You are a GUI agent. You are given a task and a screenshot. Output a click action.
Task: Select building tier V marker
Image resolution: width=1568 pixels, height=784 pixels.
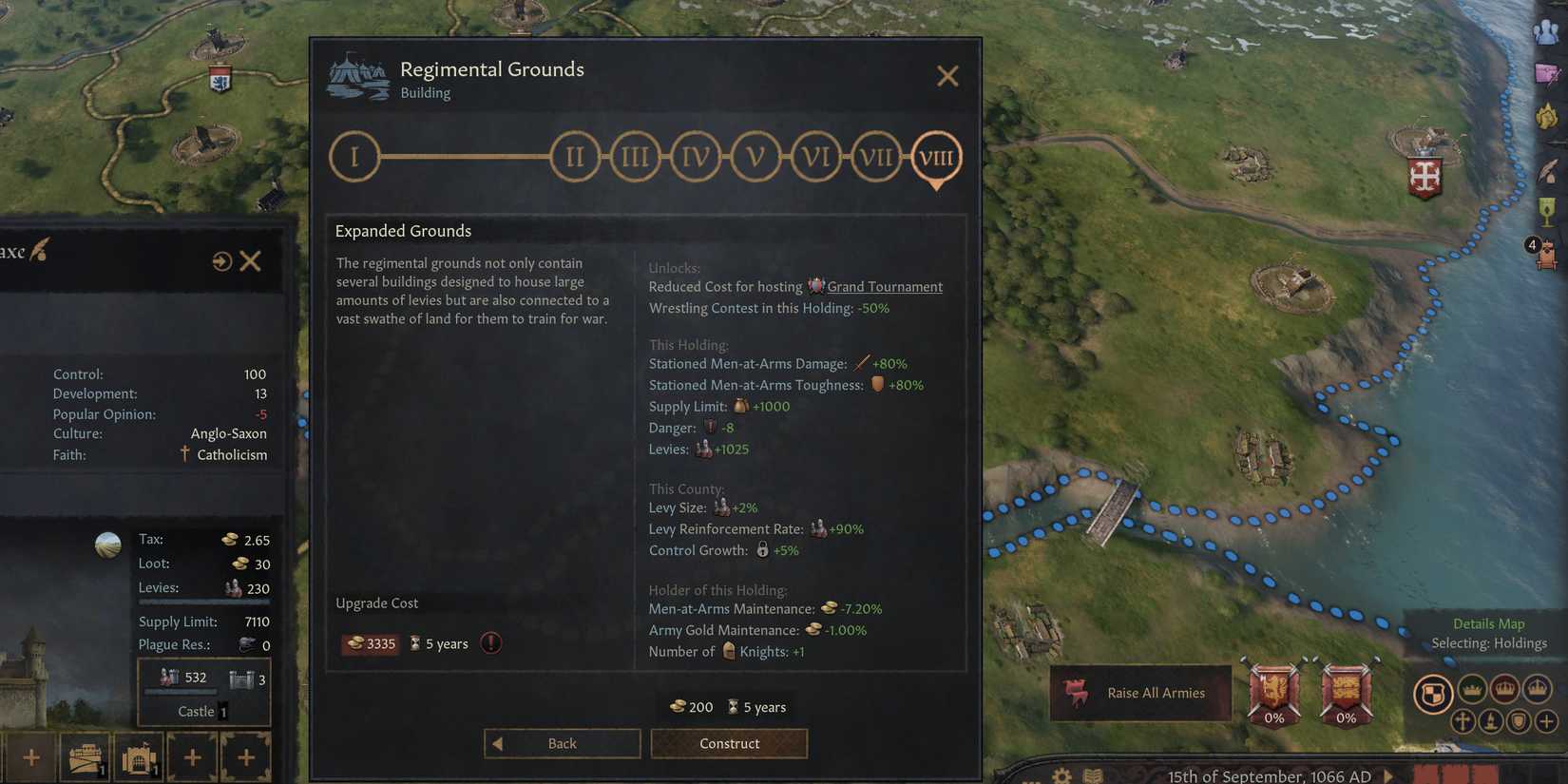pyautogui.click(x=755, y=156)
